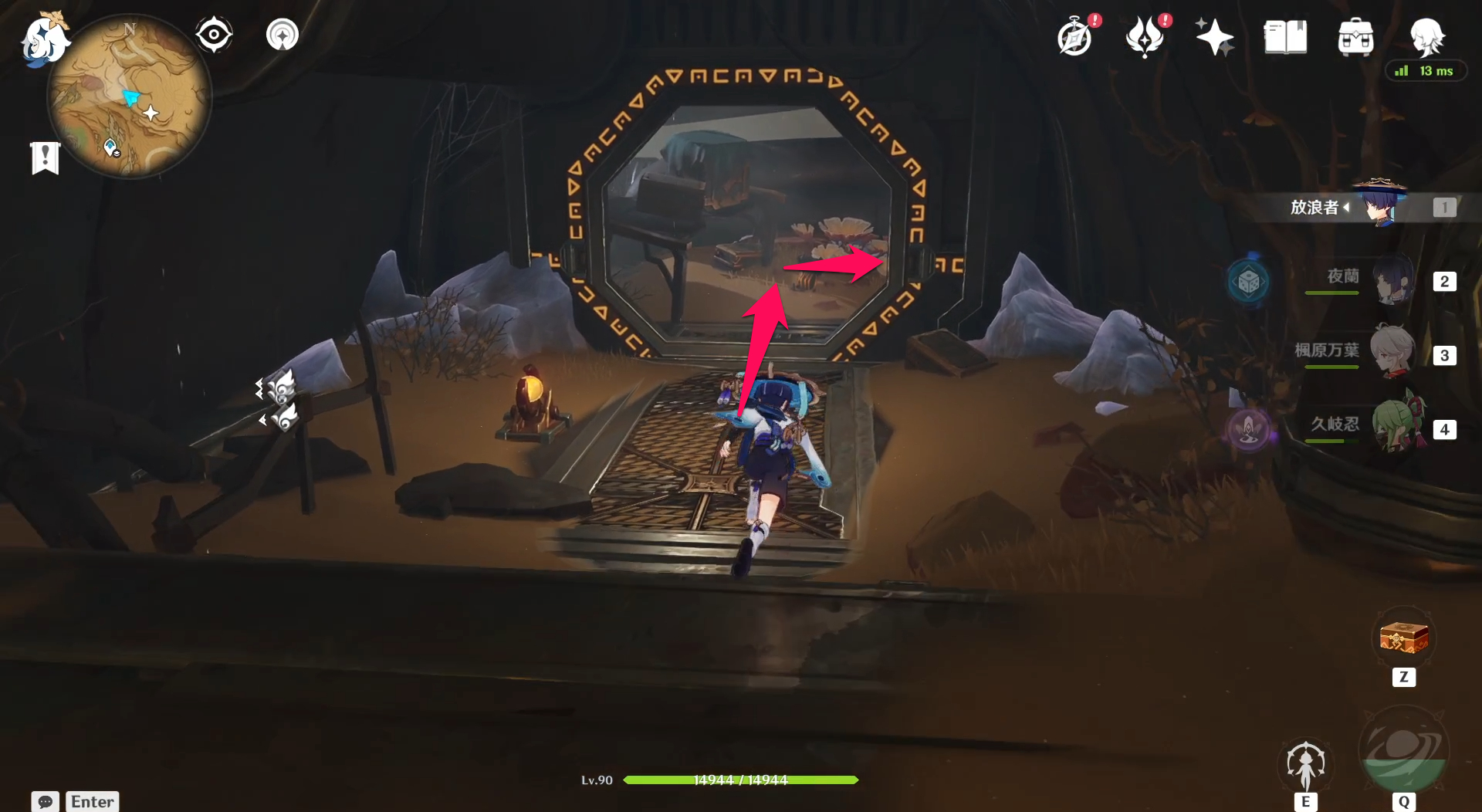Cast the Elemental Skill with E

[x=1307, y=764]
